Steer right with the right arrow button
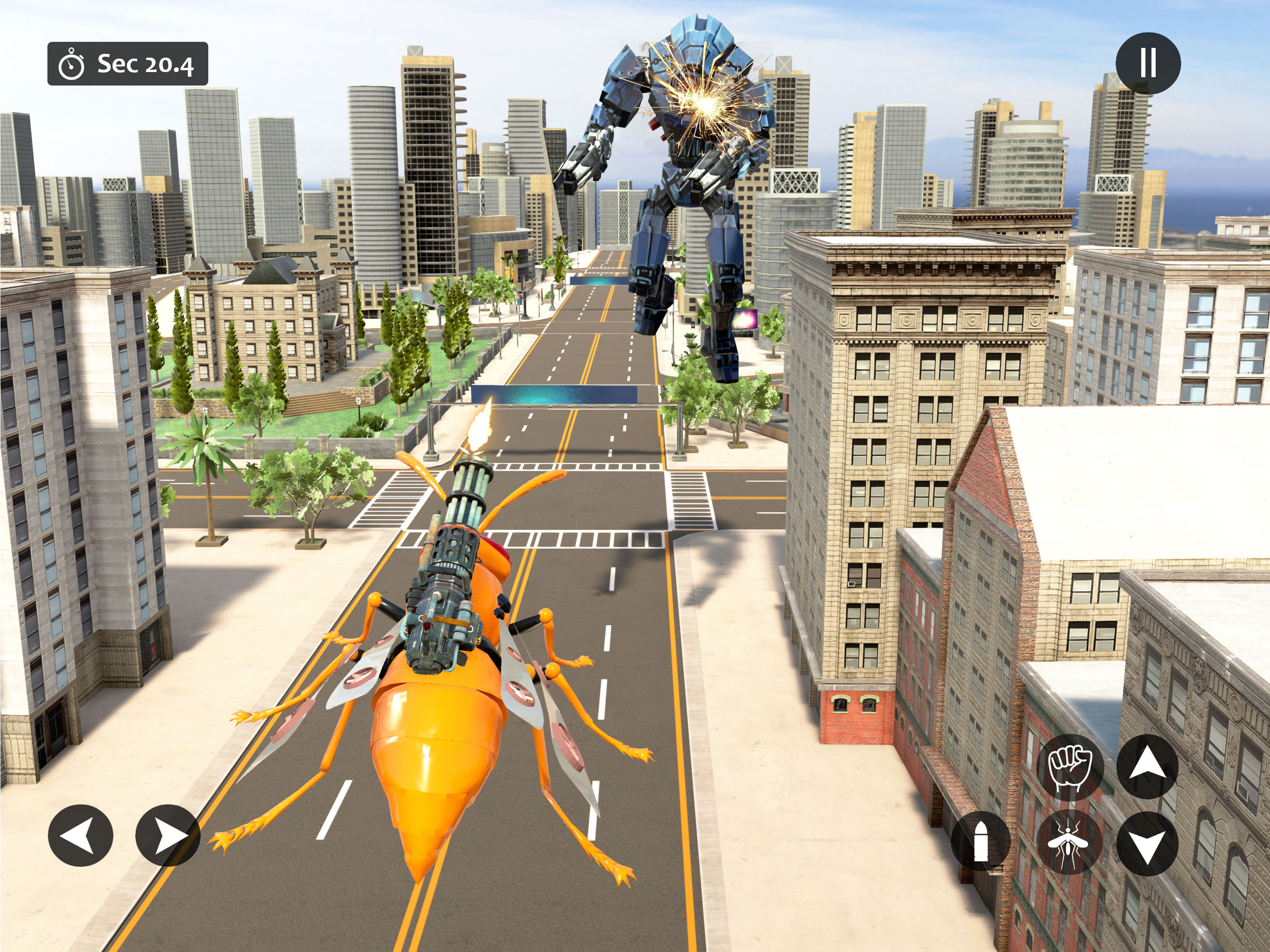This screenshot has width=1270, height=952. pos(168,835)
